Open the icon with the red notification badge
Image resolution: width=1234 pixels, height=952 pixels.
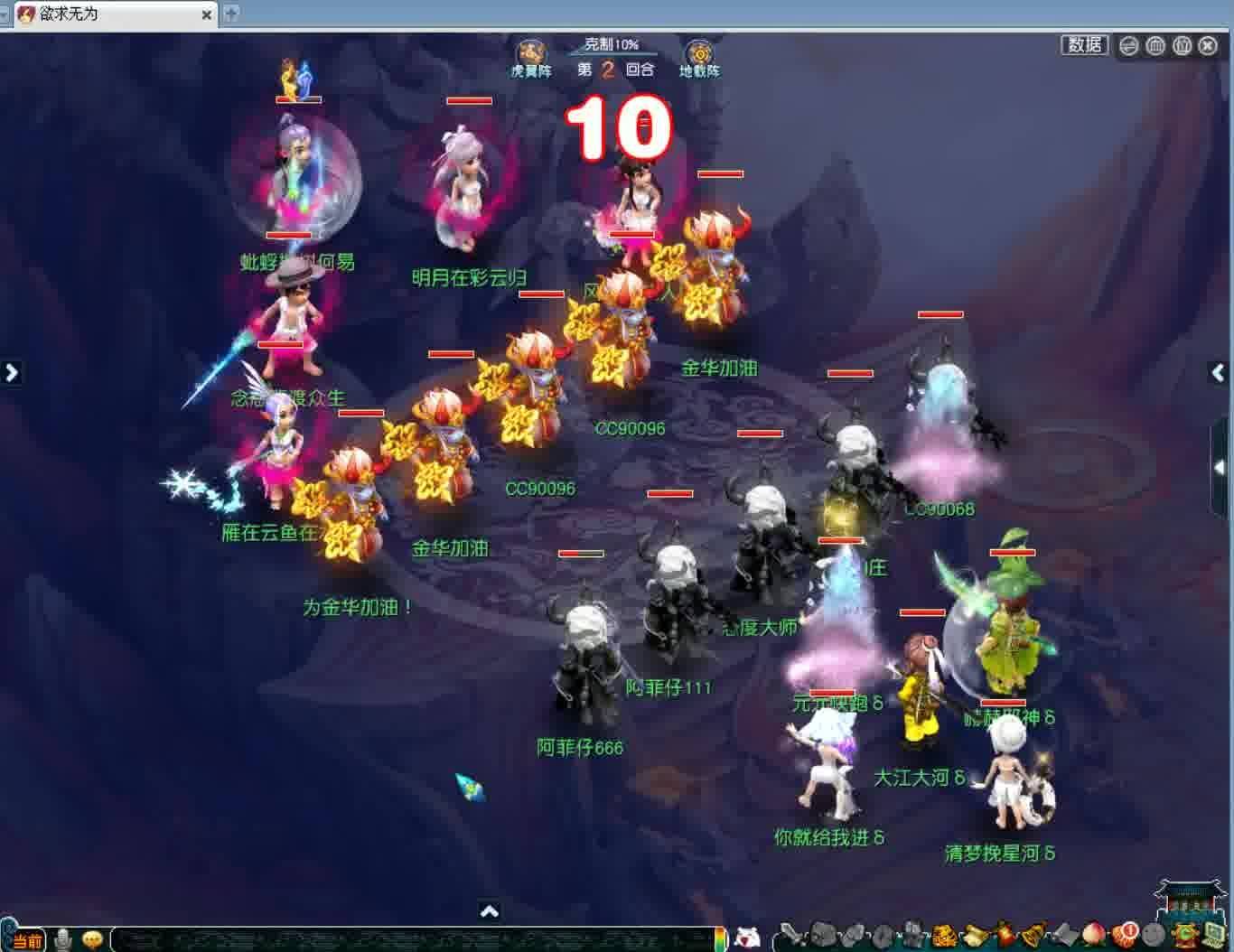(x=1126, y=933)
